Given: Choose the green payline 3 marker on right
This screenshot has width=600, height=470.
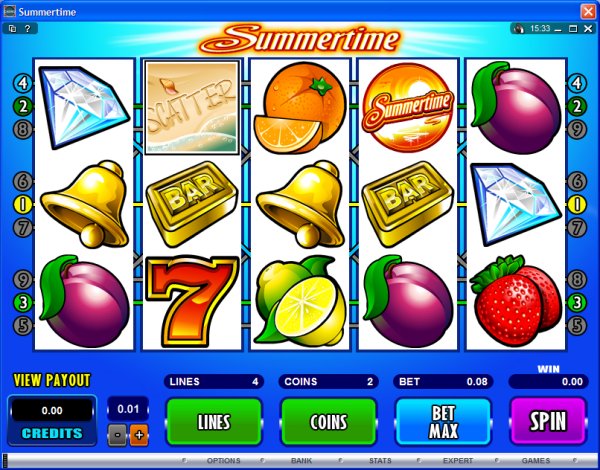Looking at the screenshot, I should point(576,303).
